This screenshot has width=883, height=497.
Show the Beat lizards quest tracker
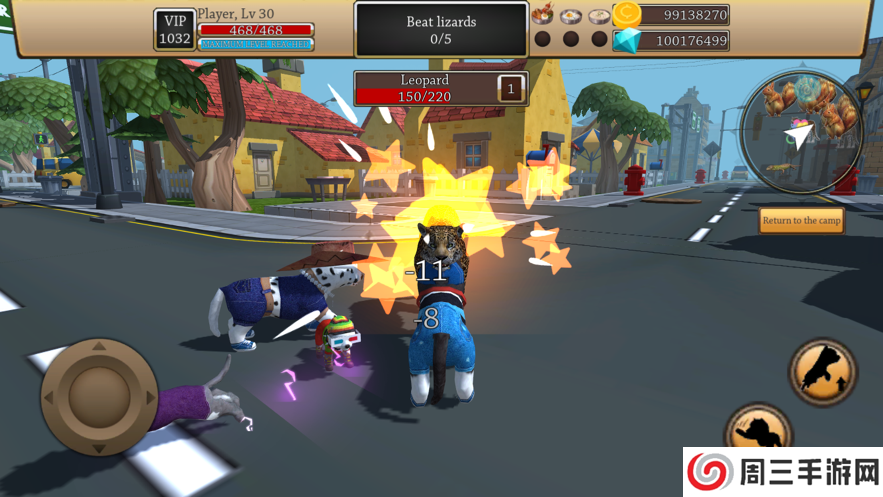[x=441, y=29]
